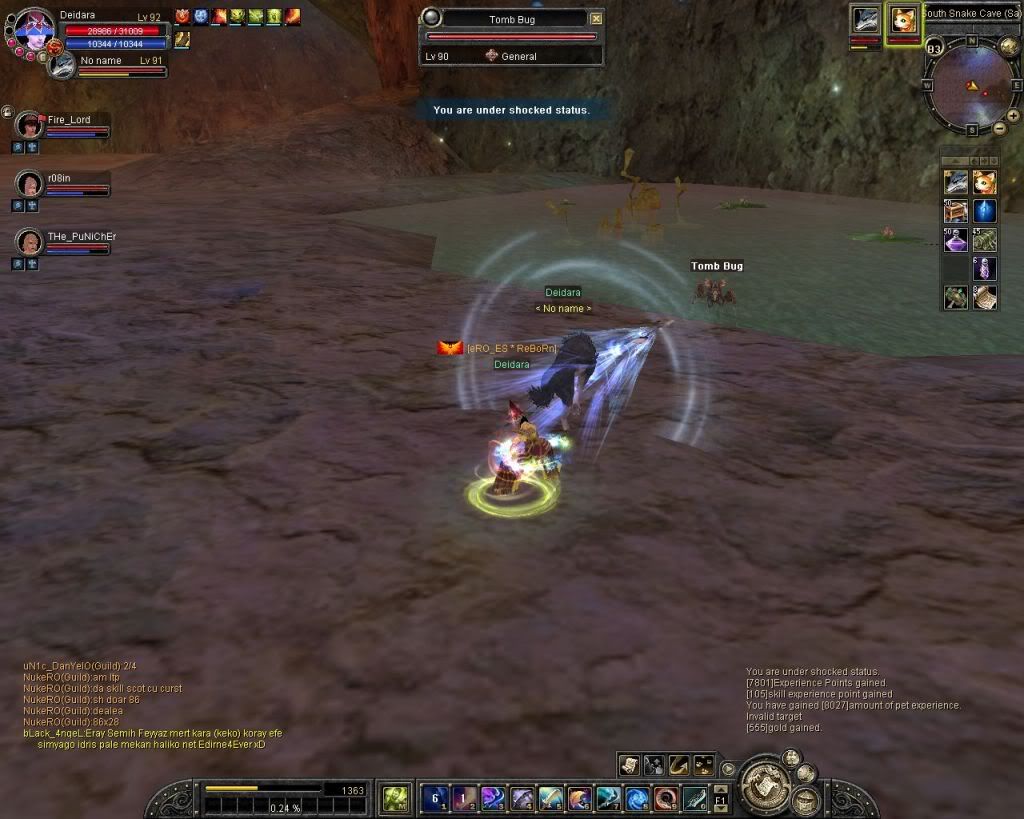Select party member r08in portrait
This screenshot has height=819, width=1024.
pyautogui.click(x=29, y=184)
